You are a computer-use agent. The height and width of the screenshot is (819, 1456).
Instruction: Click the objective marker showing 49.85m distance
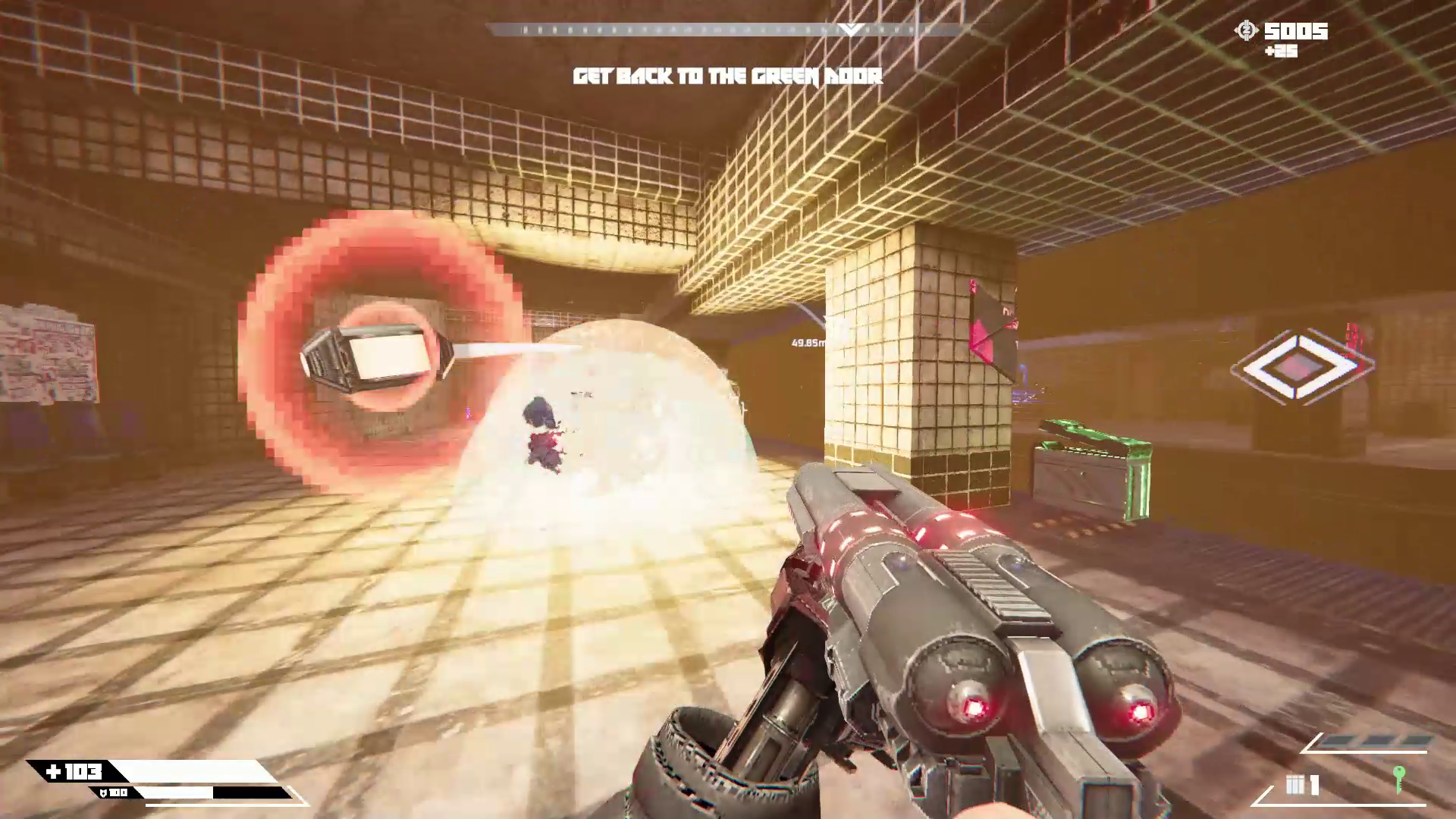point(809,341)
